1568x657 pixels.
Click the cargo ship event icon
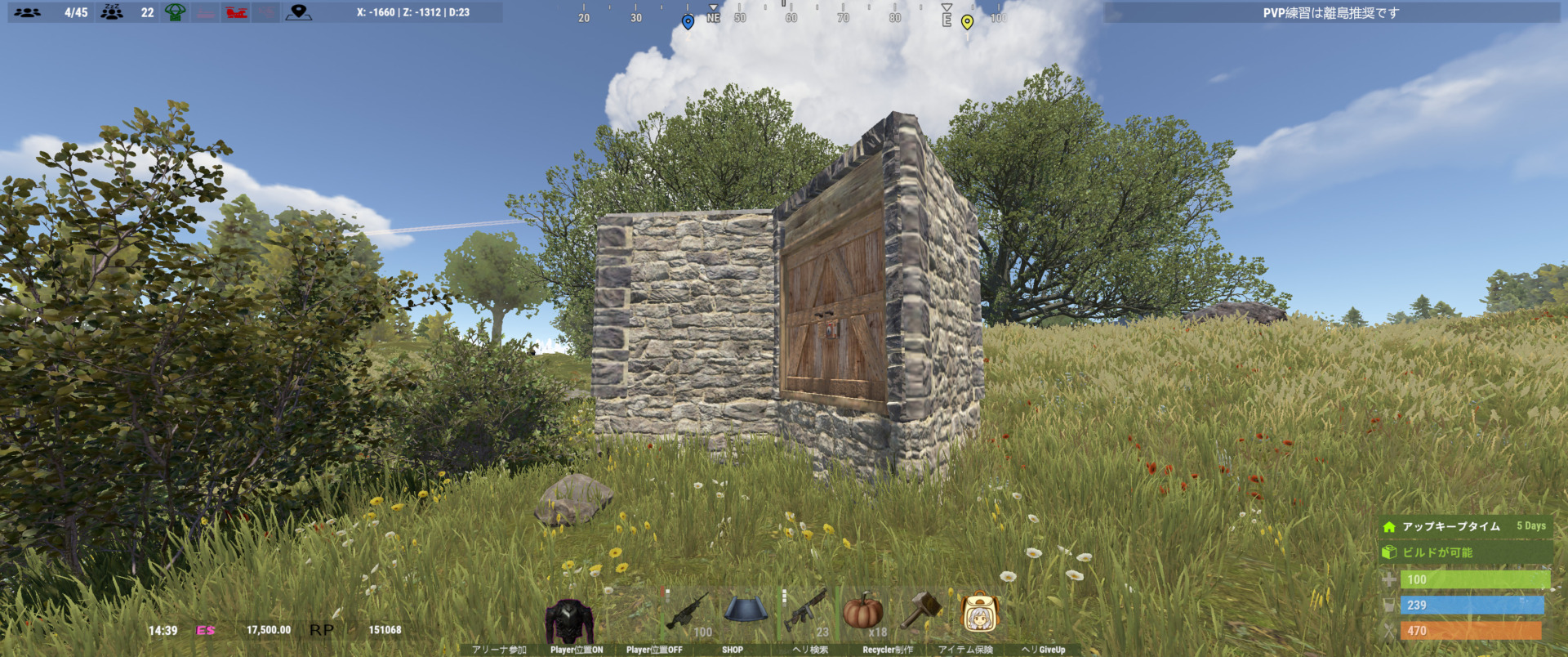[x=204, y=12]
